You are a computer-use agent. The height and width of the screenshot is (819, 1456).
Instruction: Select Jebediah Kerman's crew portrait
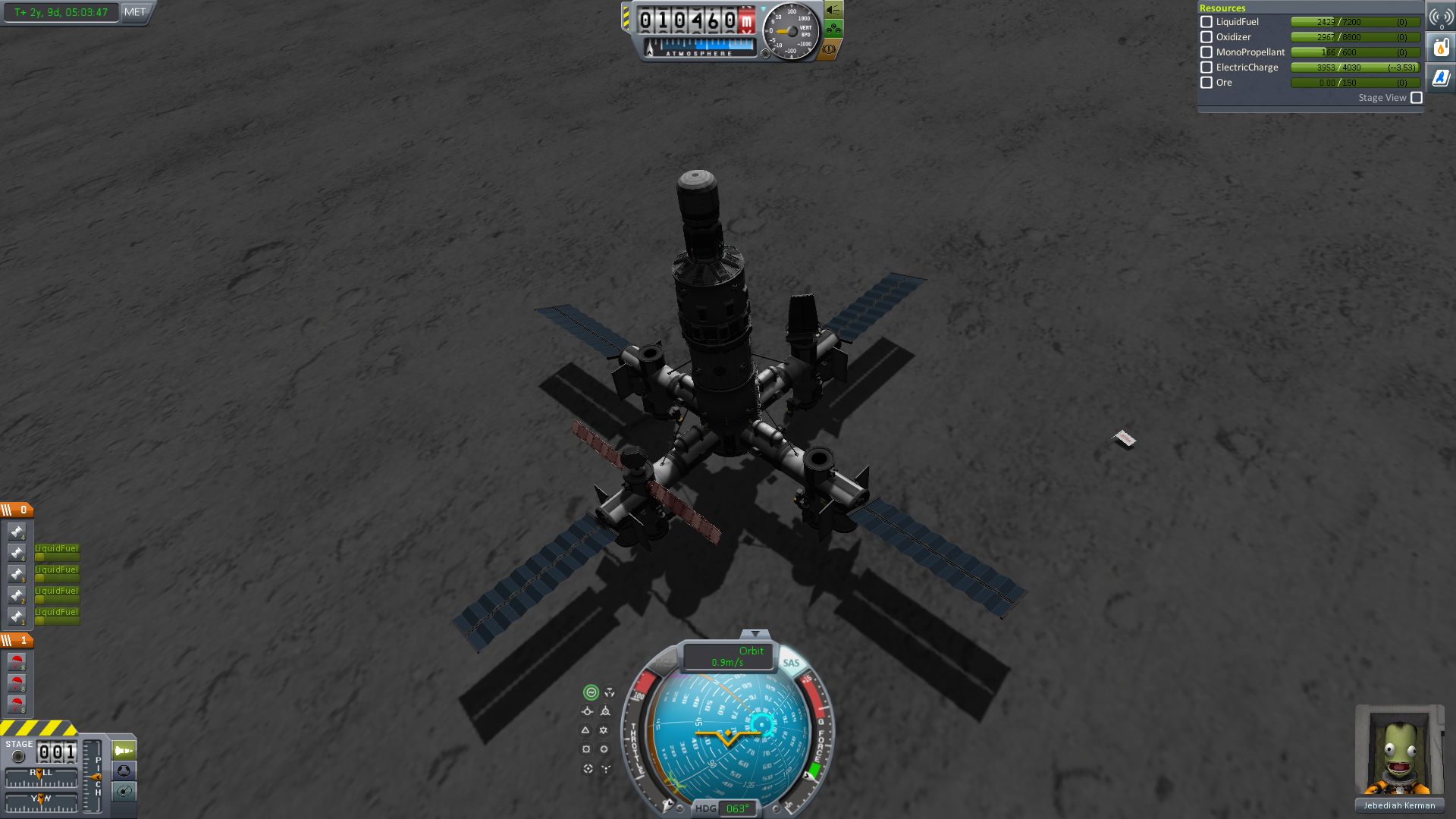pos(1400,751)
